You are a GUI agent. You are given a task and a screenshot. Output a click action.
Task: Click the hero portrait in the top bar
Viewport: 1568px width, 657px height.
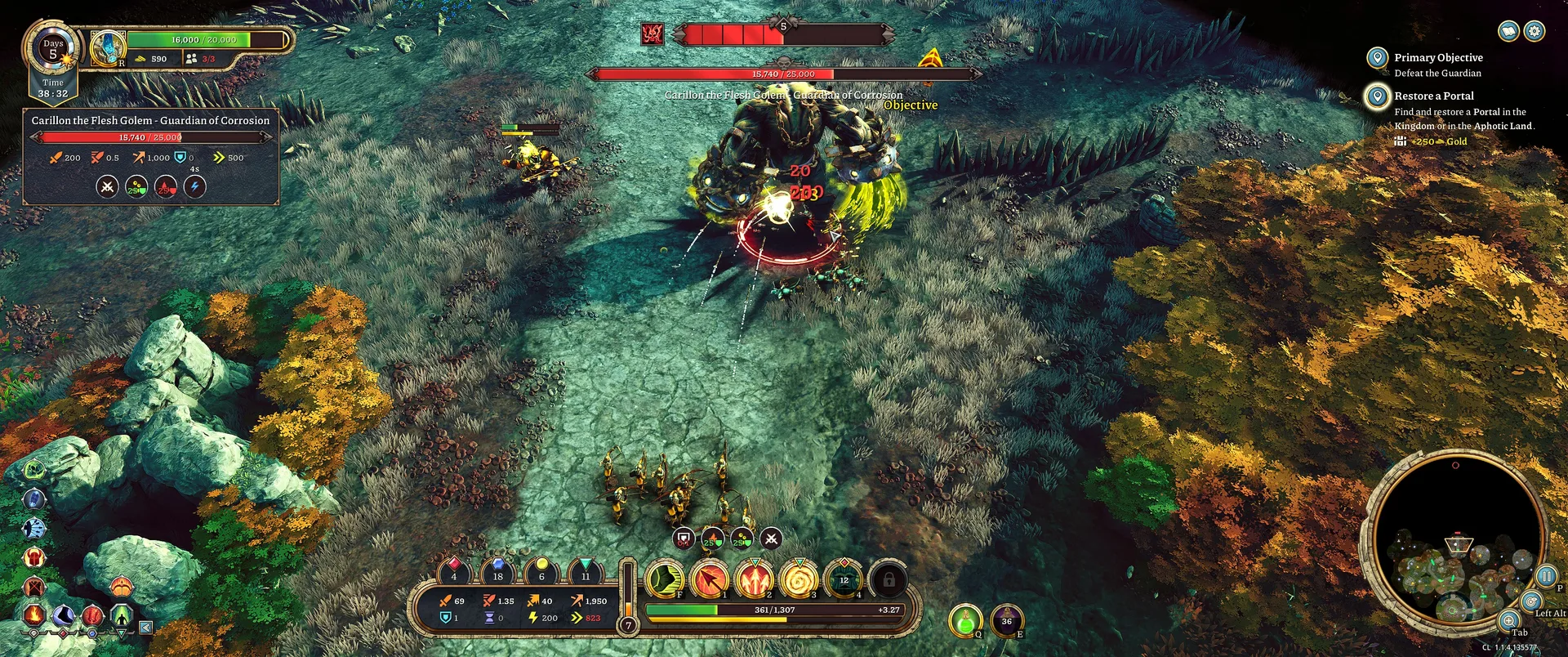pyautogui.click(x=108, y=48)
